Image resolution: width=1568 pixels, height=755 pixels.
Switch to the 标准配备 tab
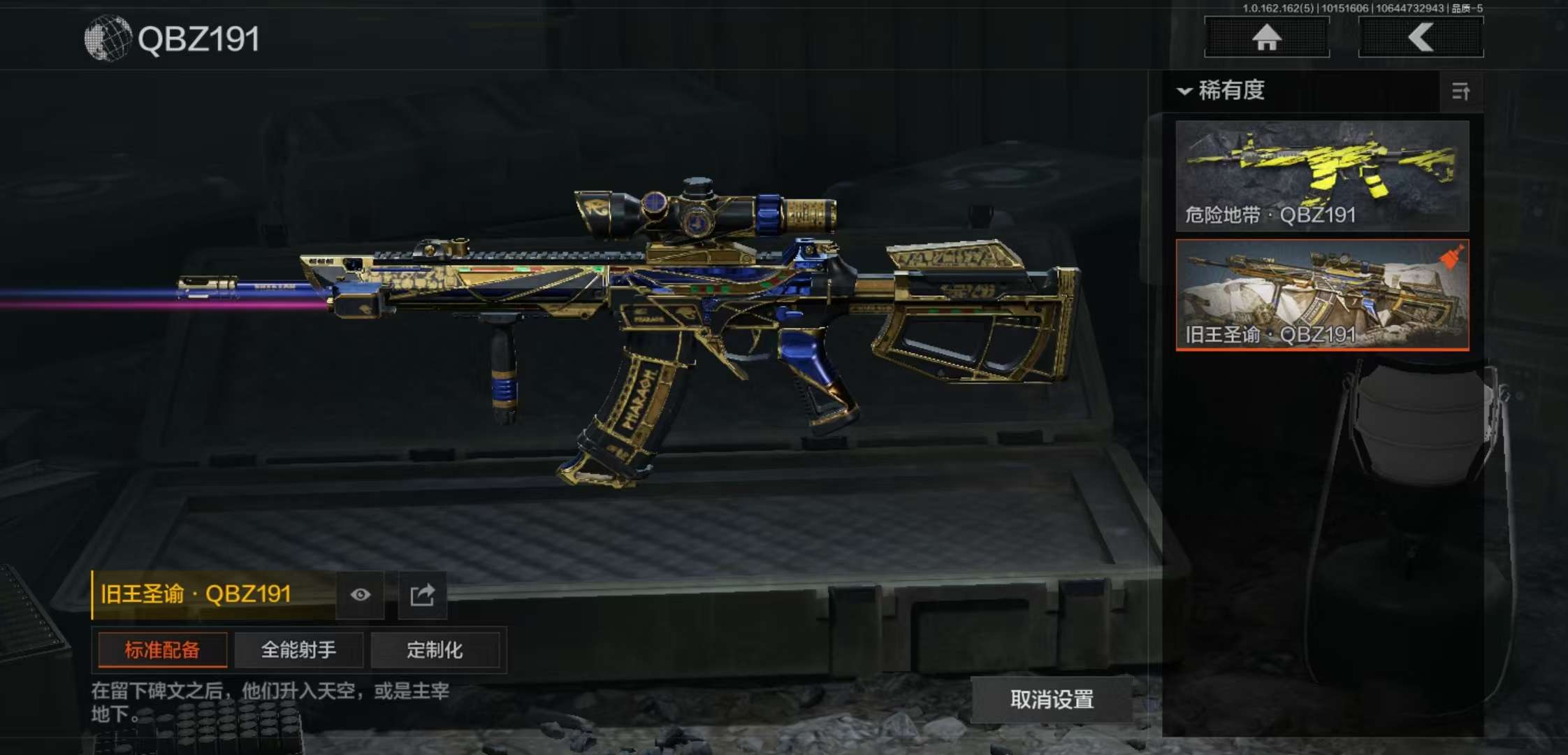coord(162,650)
